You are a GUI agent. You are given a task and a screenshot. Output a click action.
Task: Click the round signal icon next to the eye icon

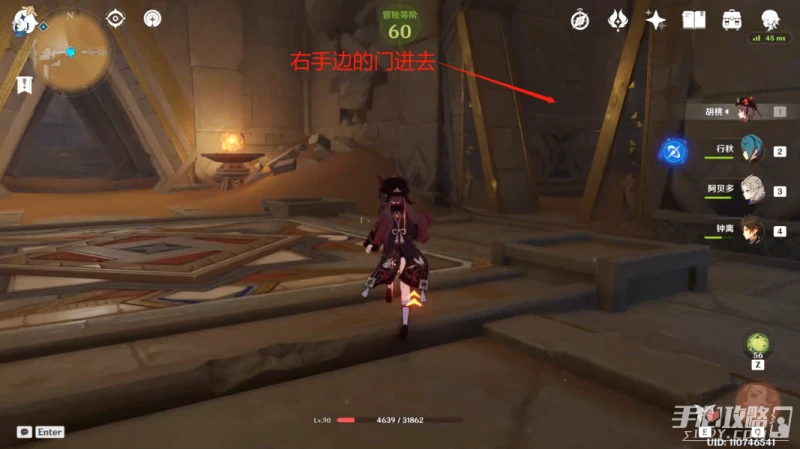coord(152,18)
